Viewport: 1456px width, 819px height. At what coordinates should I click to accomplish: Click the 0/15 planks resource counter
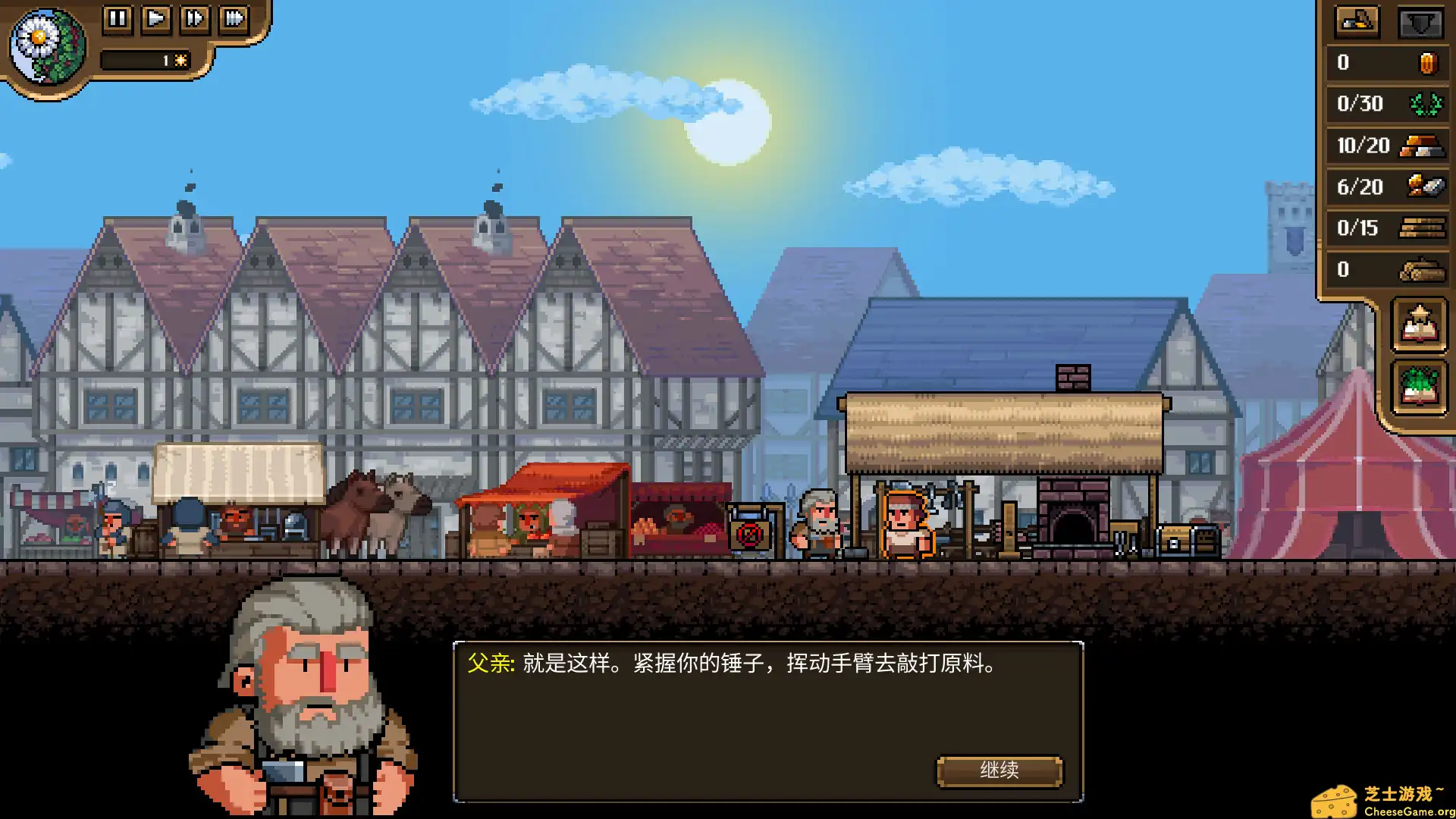coord(1424,227)
